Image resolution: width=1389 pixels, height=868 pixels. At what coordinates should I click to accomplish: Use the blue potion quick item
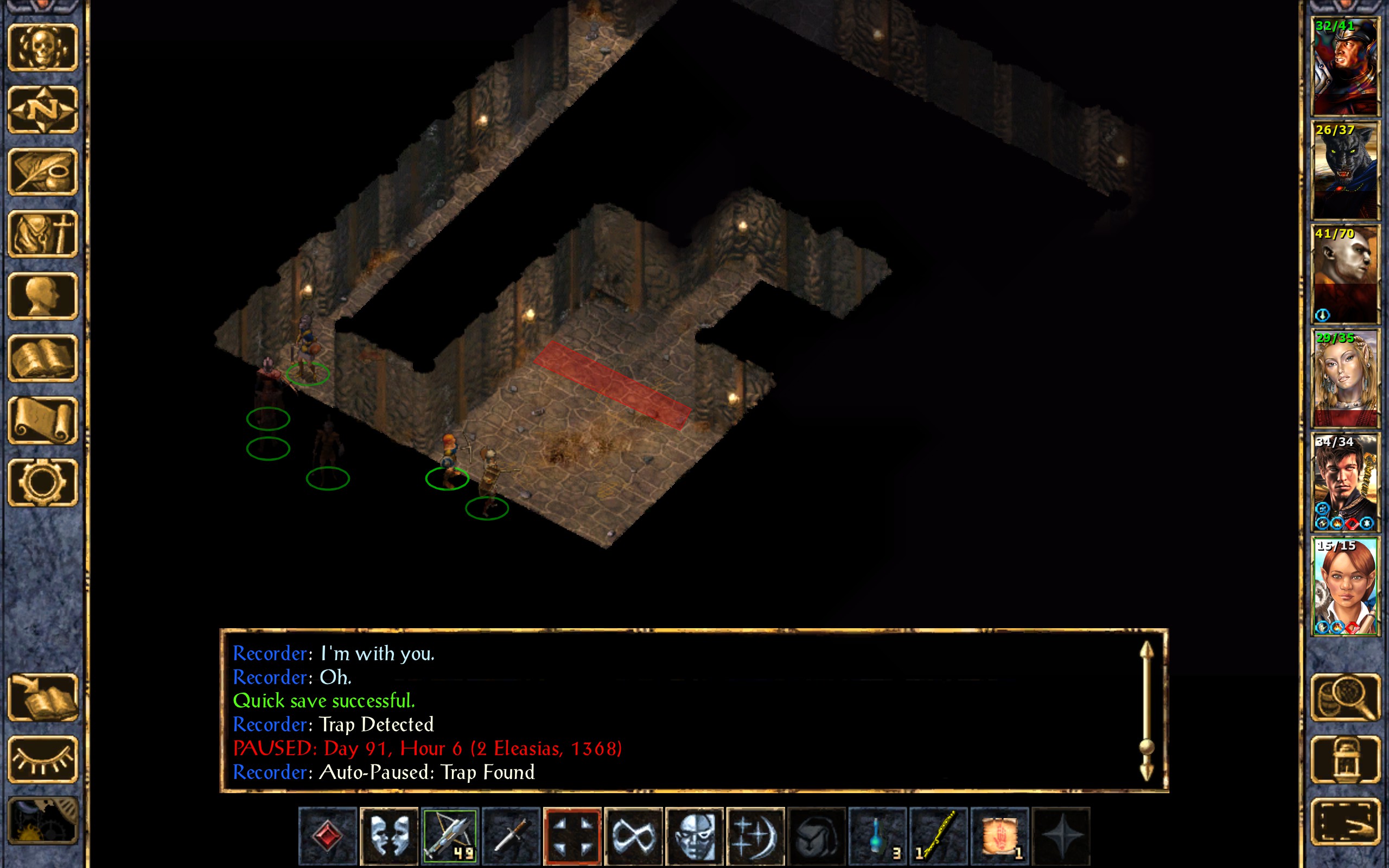click(877, 835)
